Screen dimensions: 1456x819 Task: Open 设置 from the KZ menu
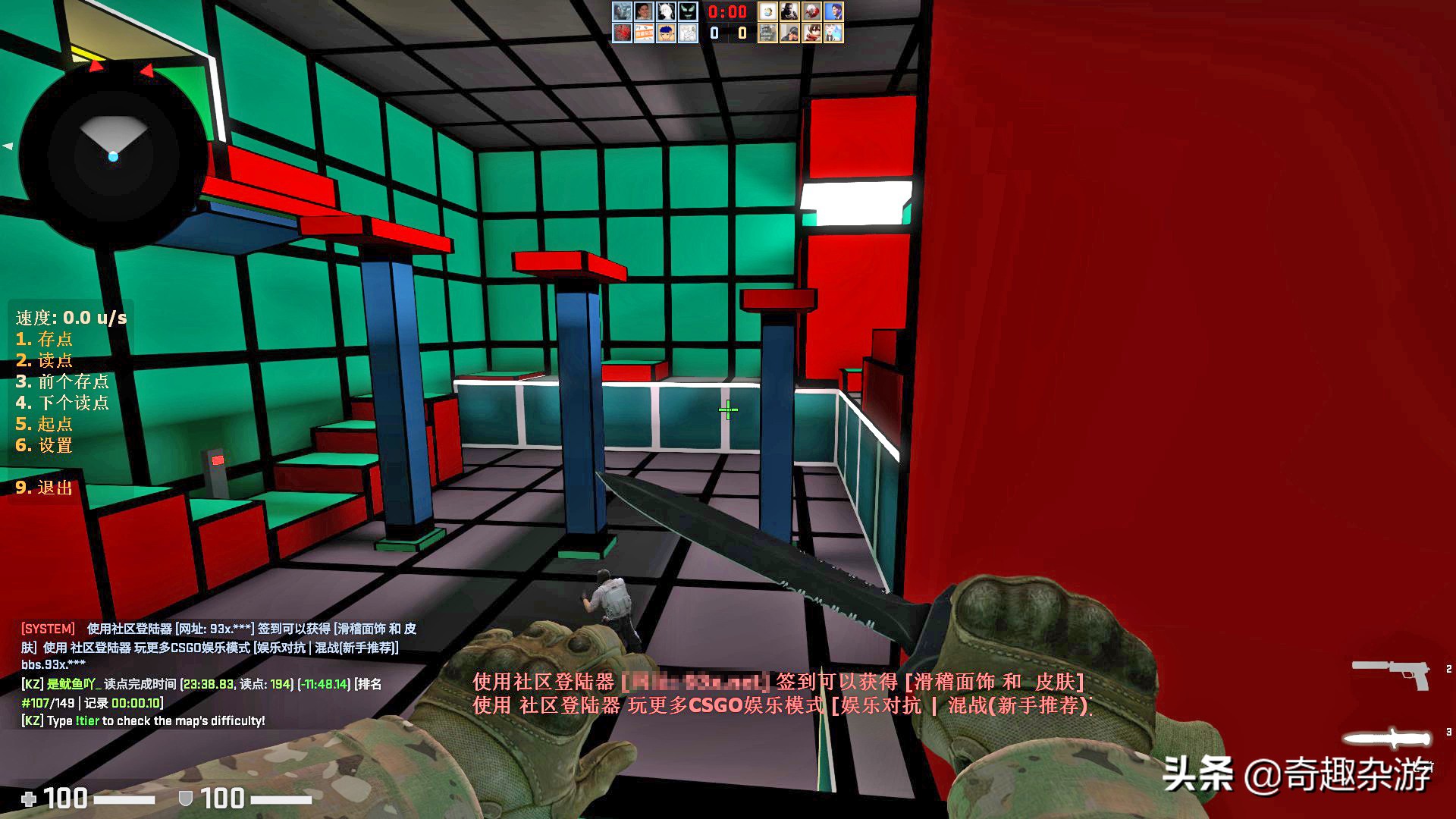pos(45,446)
